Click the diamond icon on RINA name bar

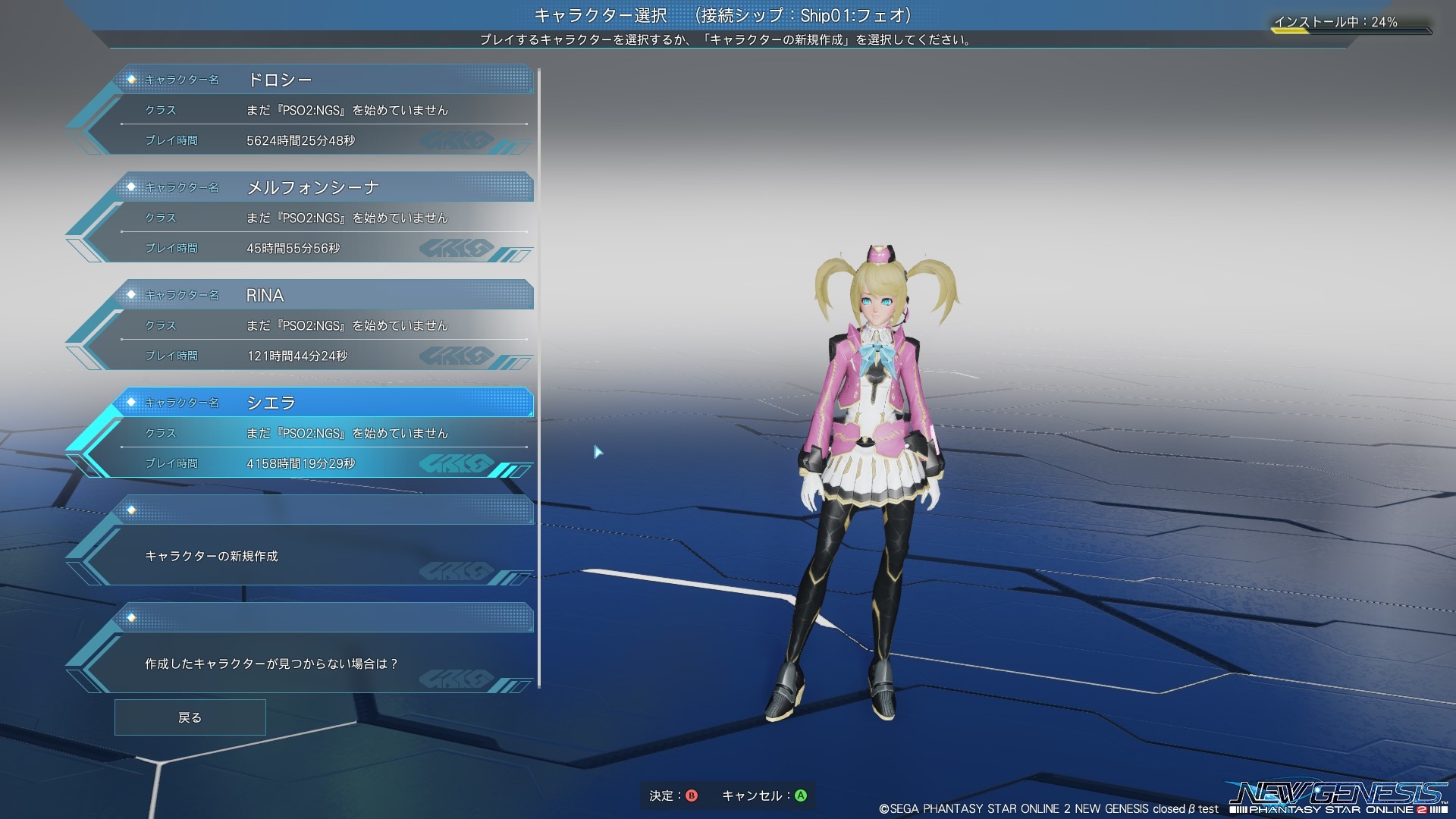[133, 294]
